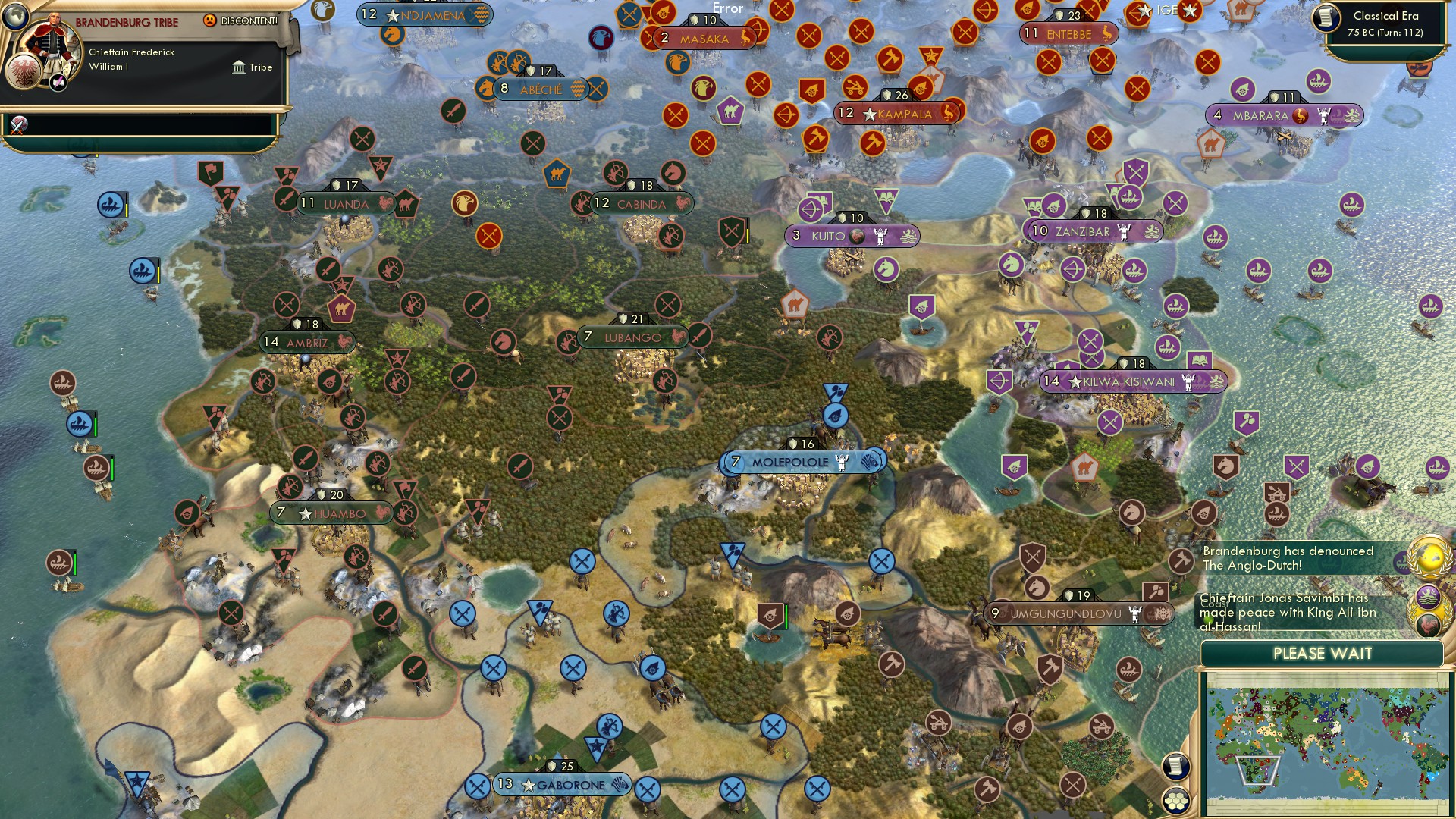
Task: Click the DISCONTENT unhappy face indicator
Action: click(210, 21)
